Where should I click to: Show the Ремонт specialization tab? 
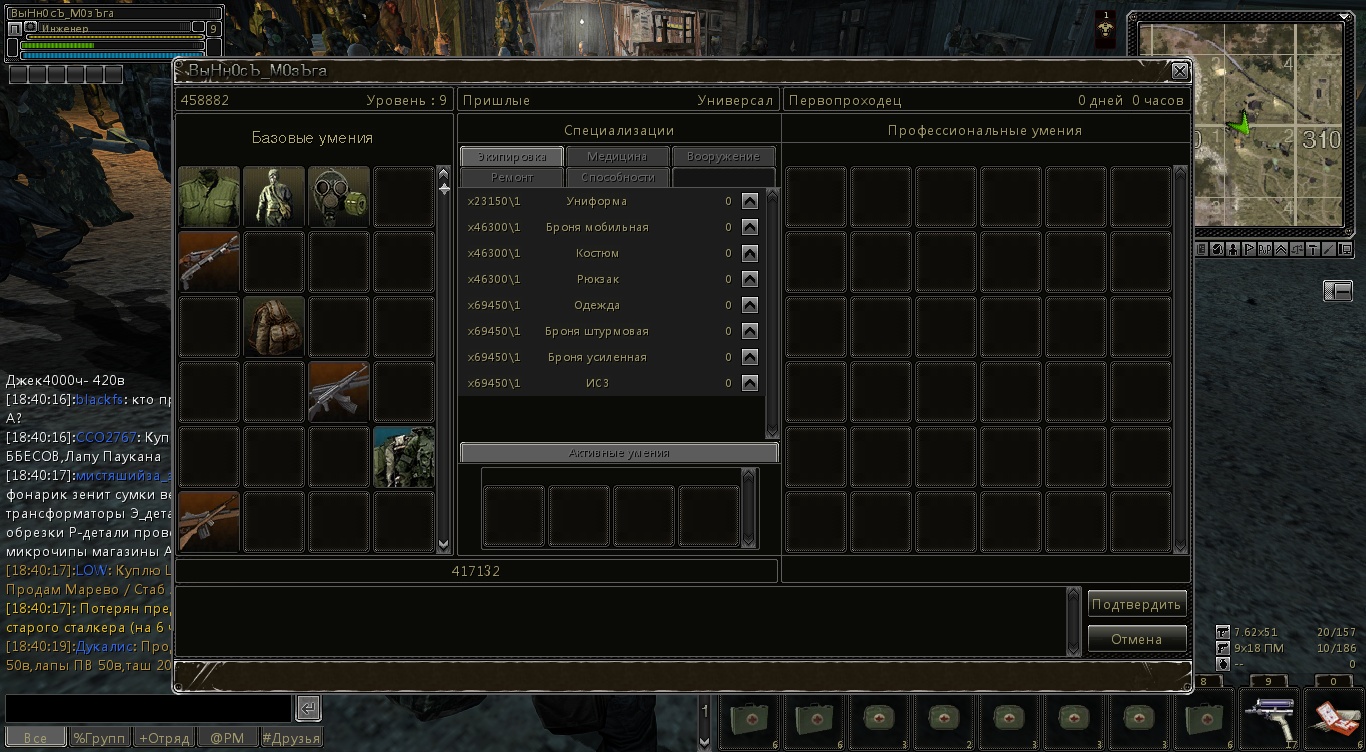(x=512, y=178)
